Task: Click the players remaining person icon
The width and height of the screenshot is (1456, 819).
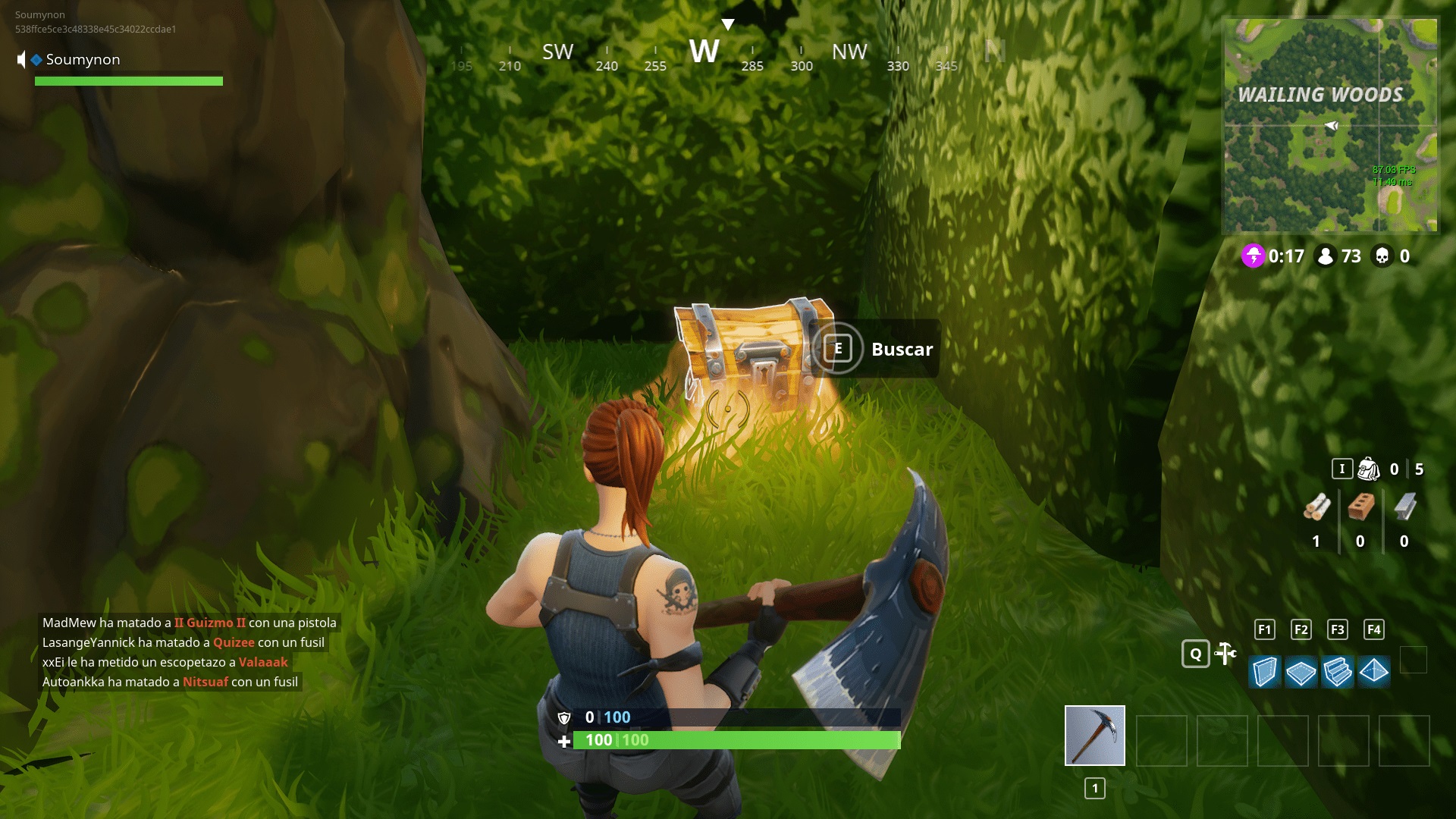Action: [1326, 257]
